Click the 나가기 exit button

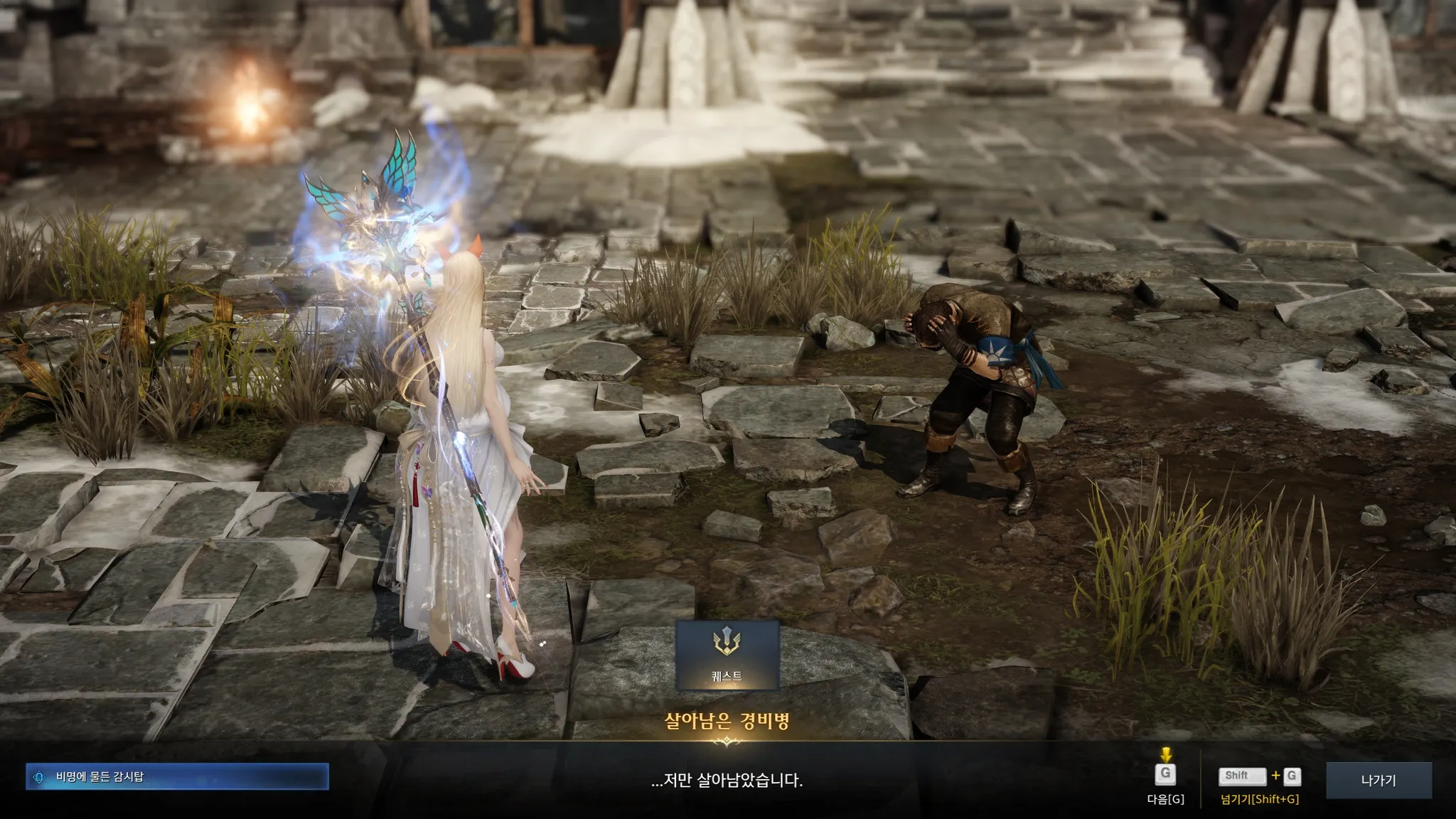tap(1378, 780)
